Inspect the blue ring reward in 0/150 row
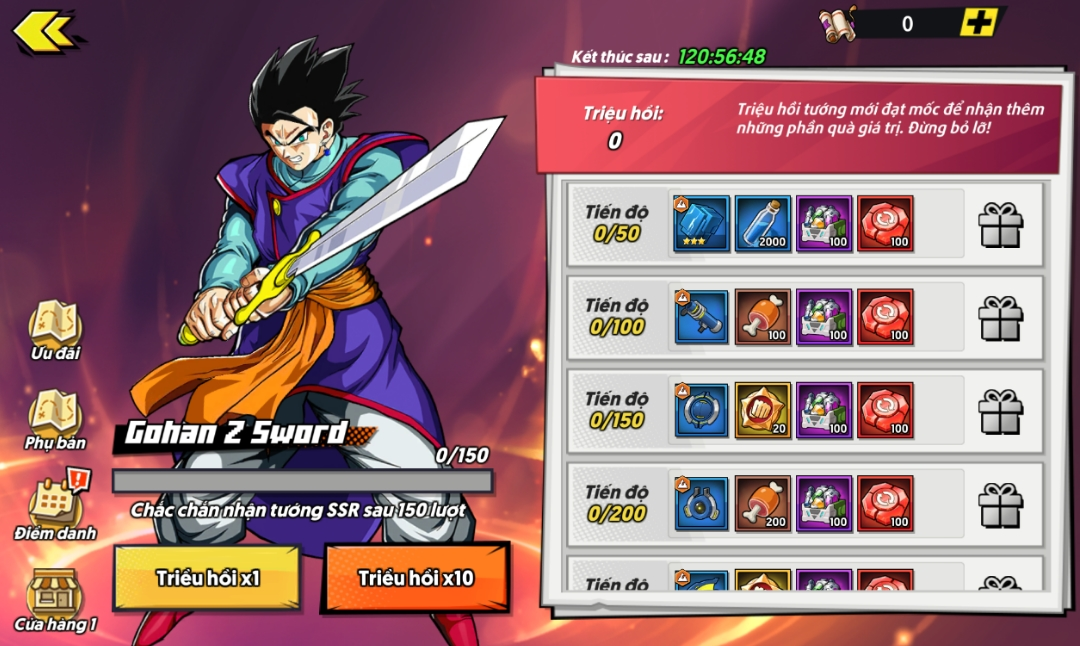 pos(701,410)
